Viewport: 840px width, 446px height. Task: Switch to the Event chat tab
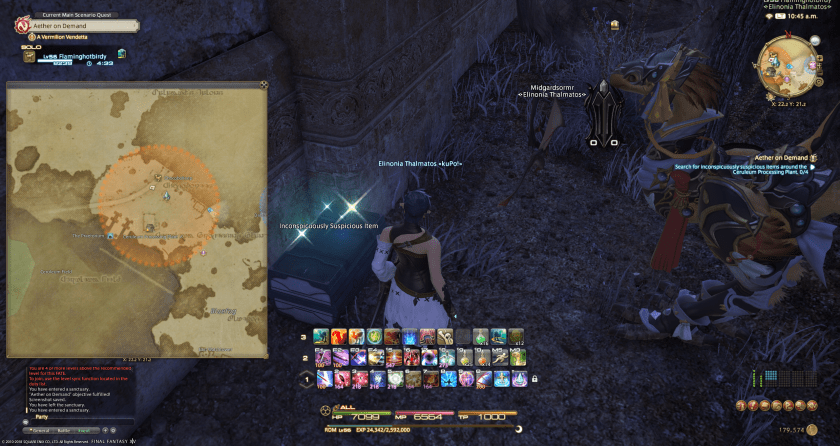pos(82,430)
